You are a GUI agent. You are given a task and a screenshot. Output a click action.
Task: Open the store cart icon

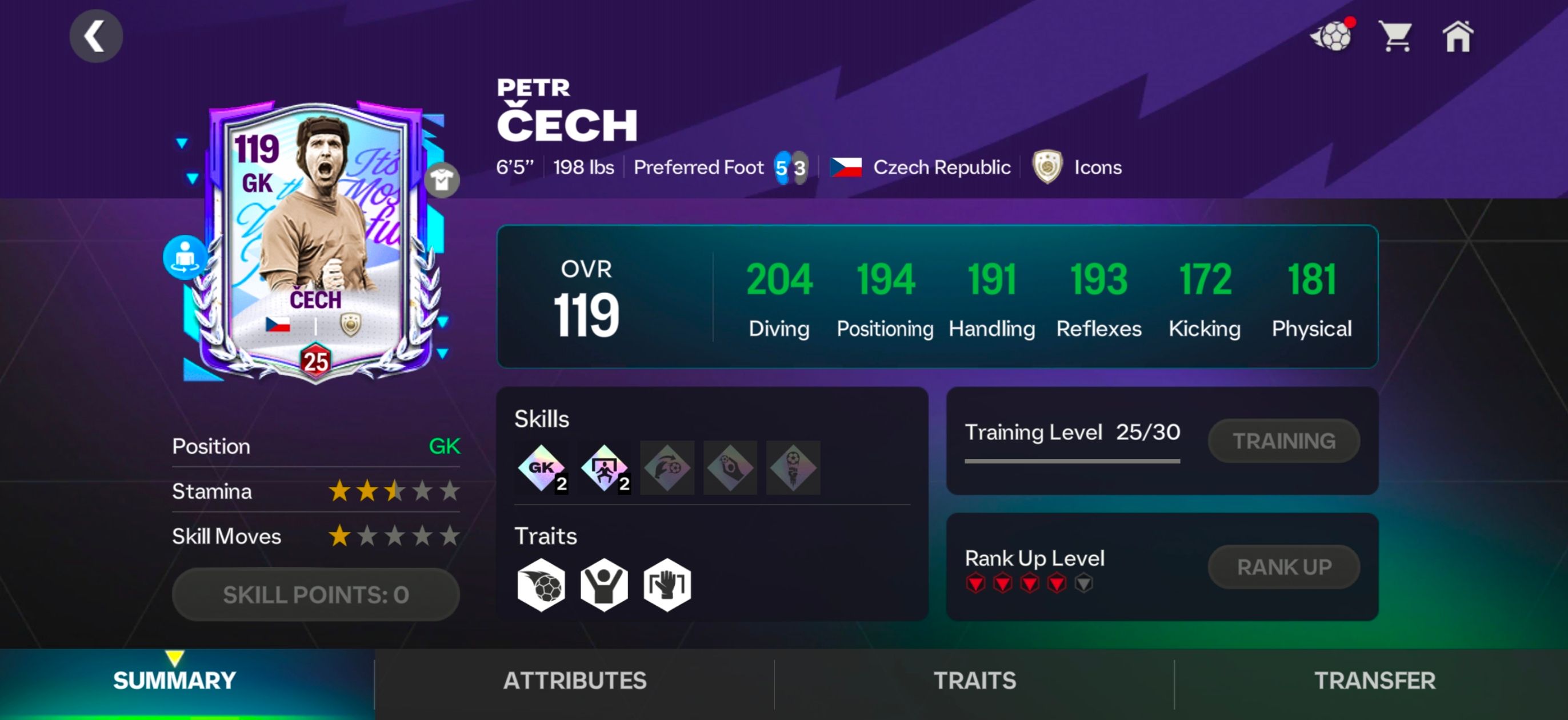click(1394, 37)
